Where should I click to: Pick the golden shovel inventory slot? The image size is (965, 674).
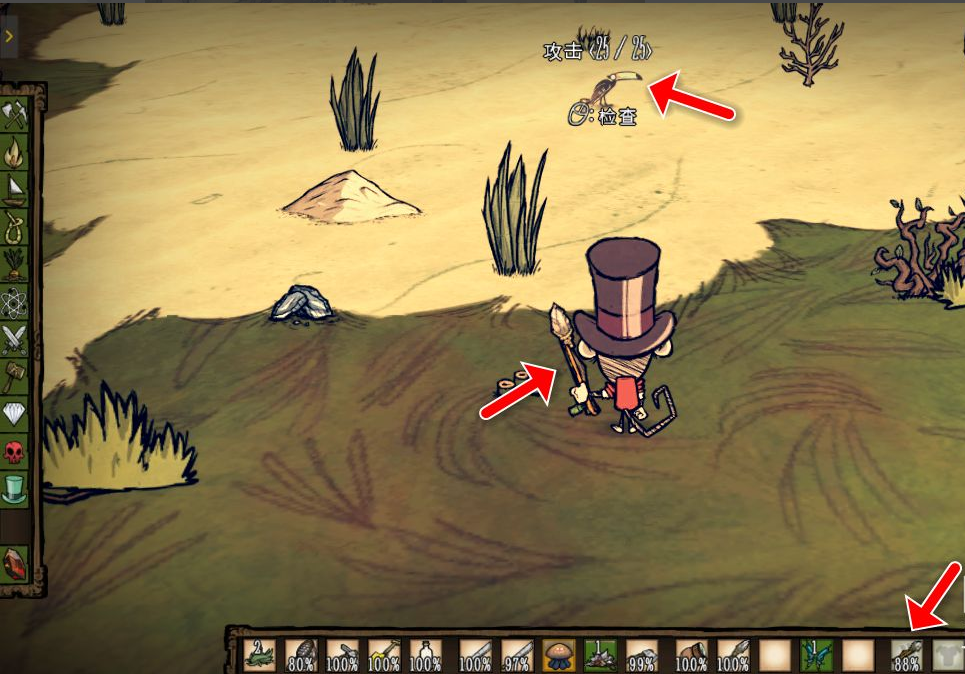[384, 655]
